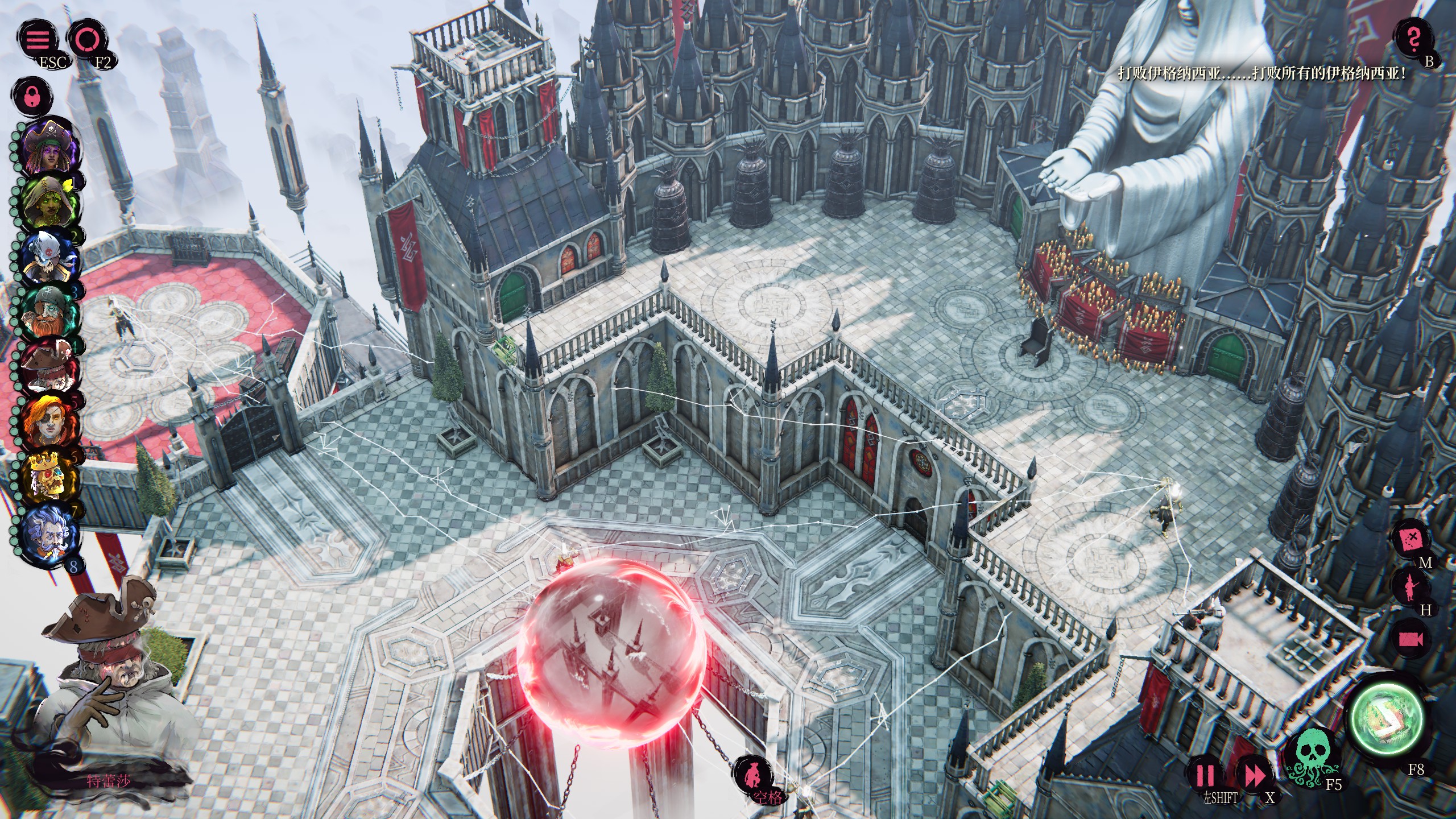Toggle the crouch stance icon
Image resolution: width=1456 pixels, height=819 pixels.
pos(752,775)
